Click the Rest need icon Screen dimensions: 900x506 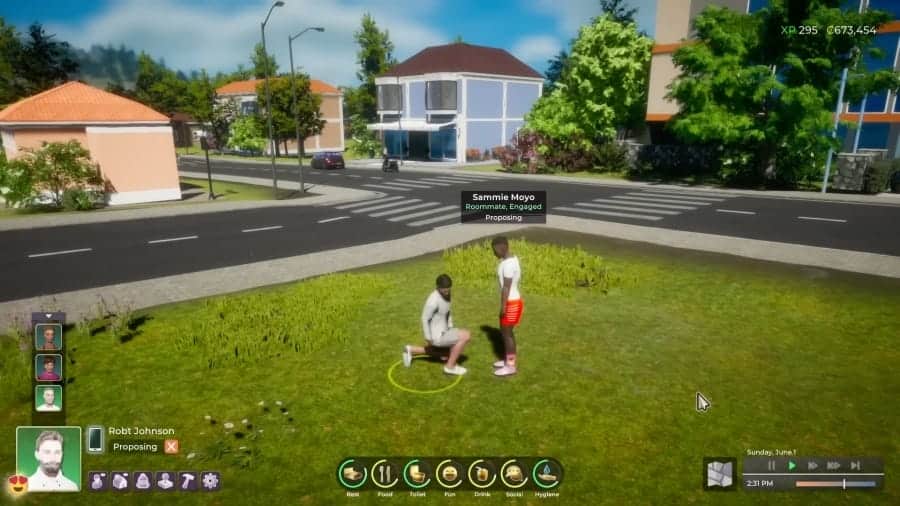tap(352, 473)
